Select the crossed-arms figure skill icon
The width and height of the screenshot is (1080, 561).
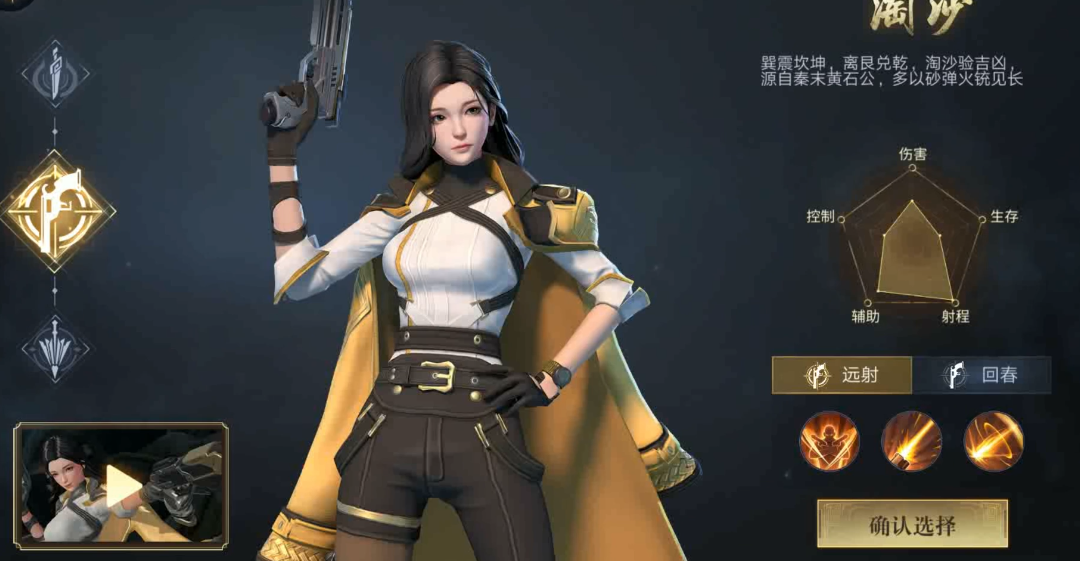pyautogui.click(x=829, y=441)
